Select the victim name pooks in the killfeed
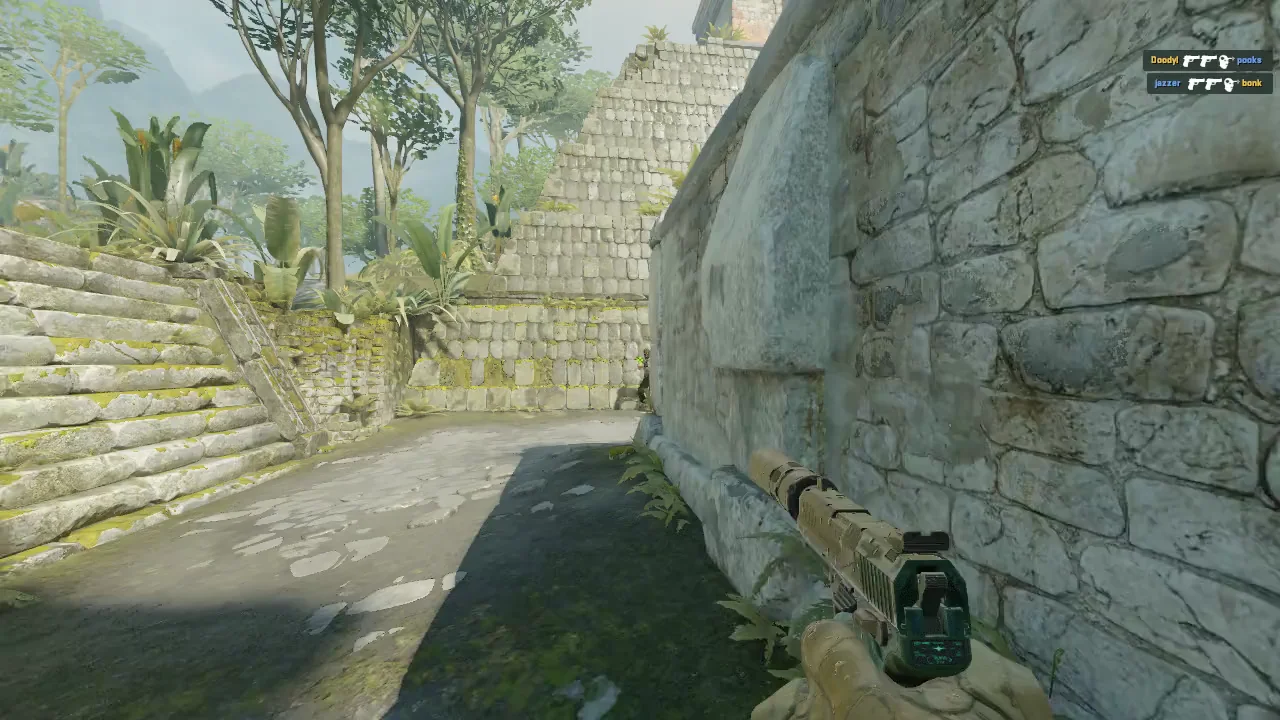 point(1249,60)
